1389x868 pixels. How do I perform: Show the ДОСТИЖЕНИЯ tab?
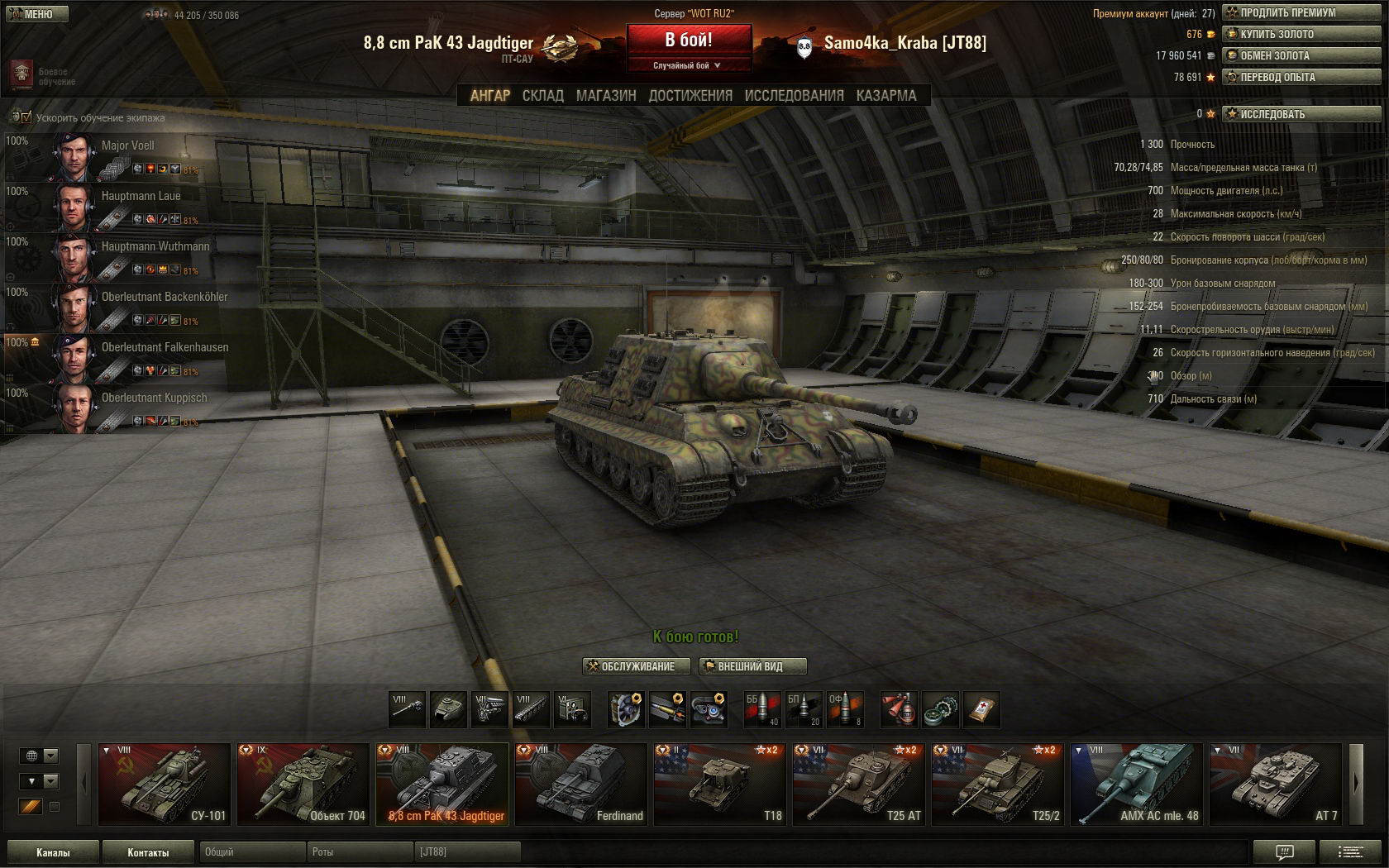[690, 96]
